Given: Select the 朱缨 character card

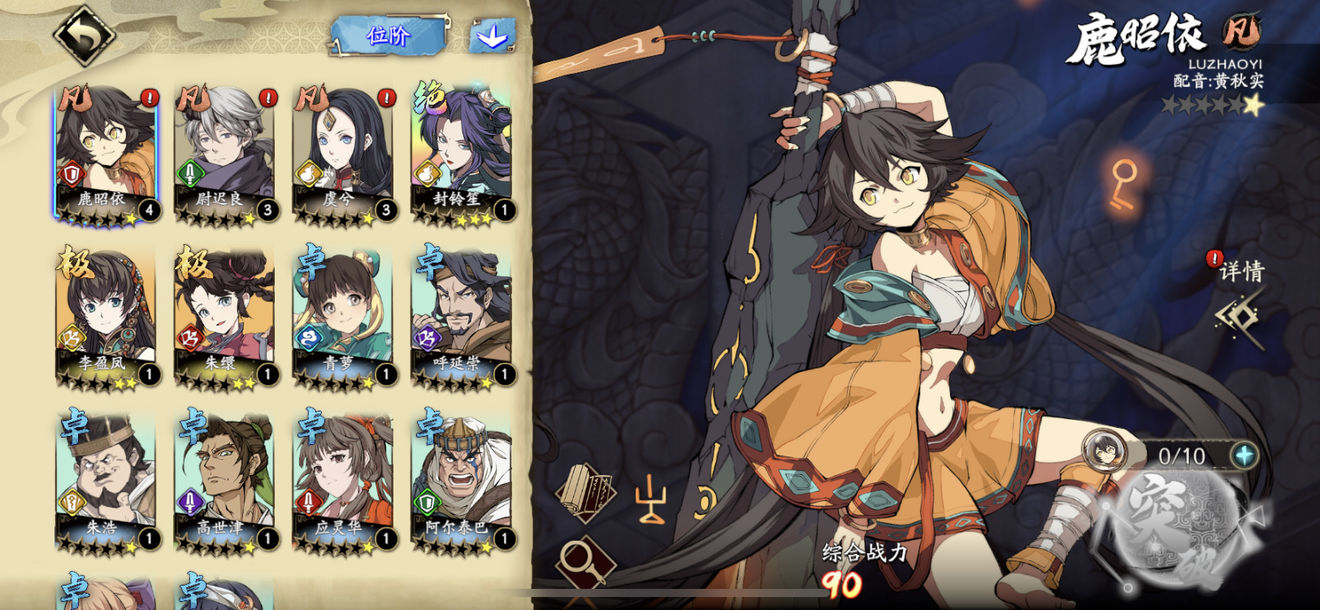Looking at the screenshot, I should [x=224, y=317].
